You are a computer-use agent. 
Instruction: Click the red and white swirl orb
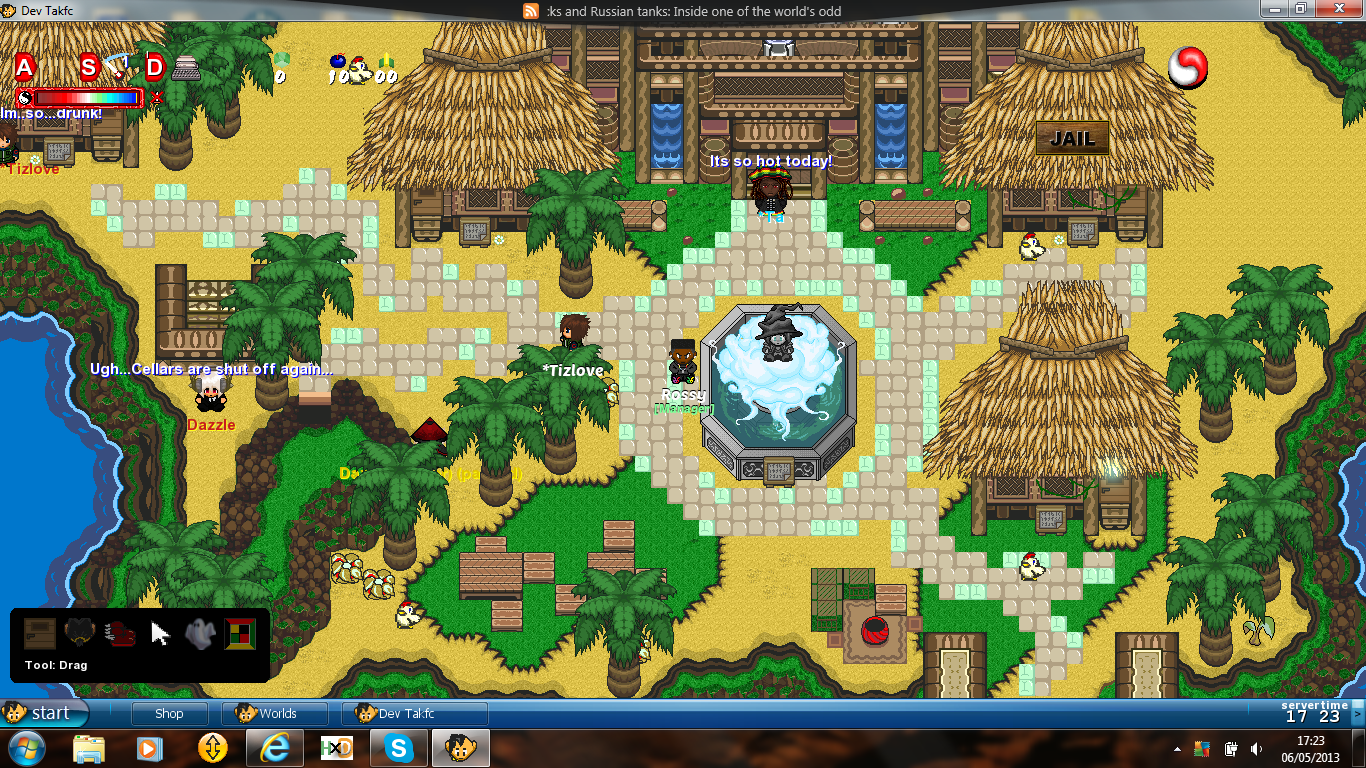pyautogui.click(x=1188, y=68)
